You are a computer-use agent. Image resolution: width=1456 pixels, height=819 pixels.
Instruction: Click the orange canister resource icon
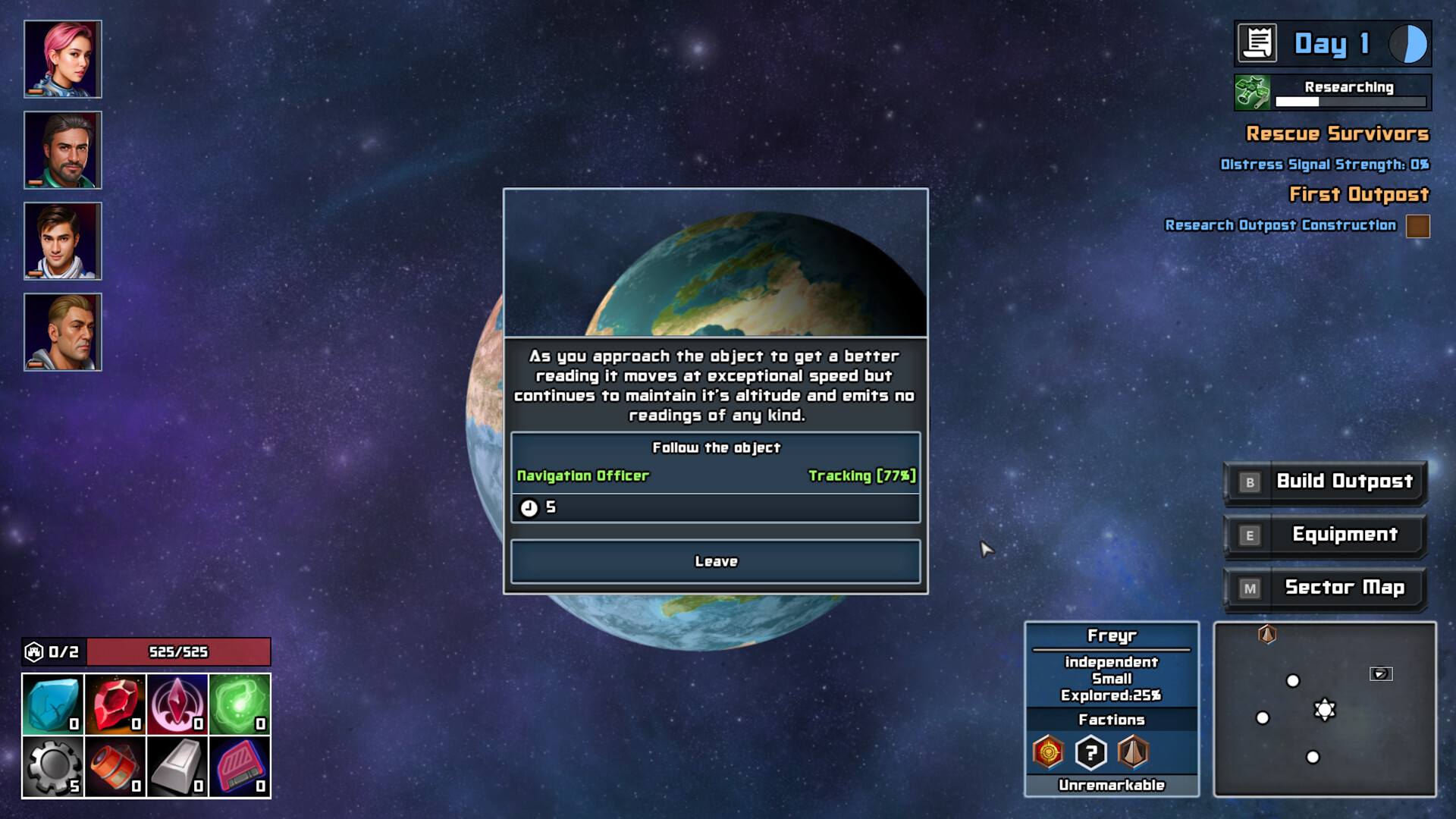114,766
